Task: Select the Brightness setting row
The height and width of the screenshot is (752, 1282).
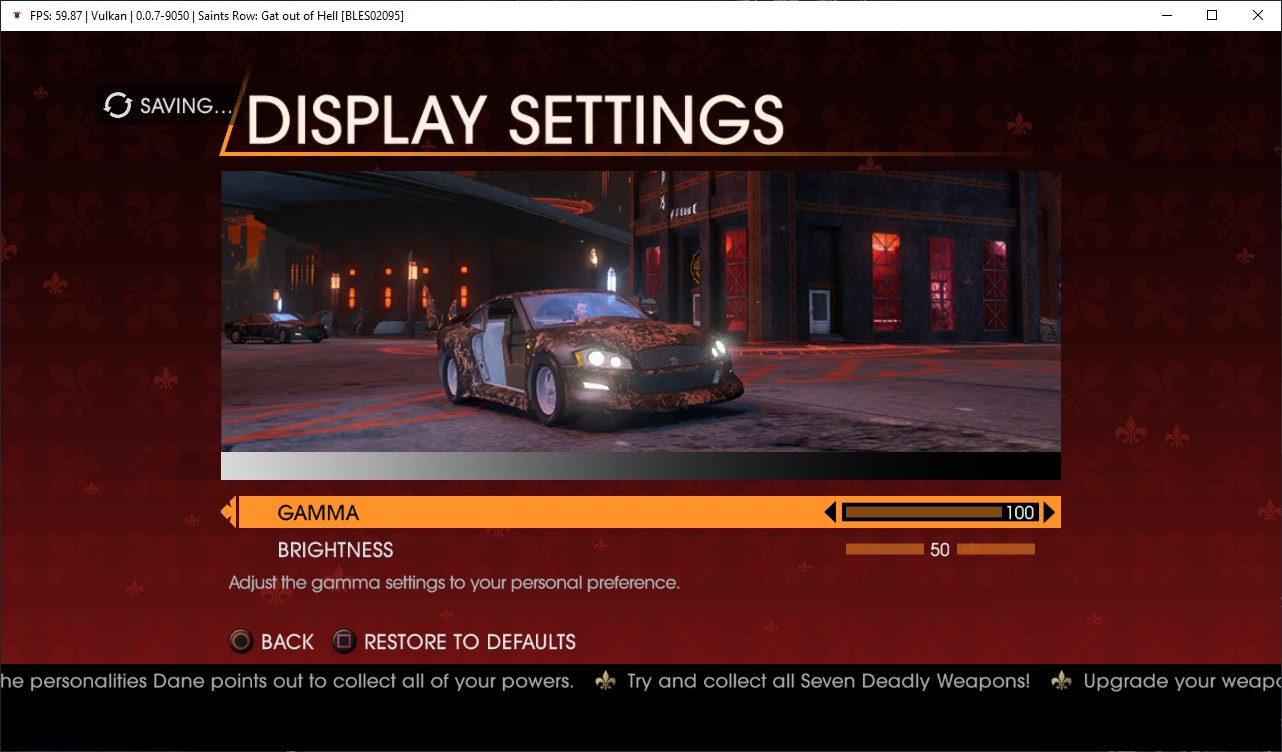Action: coord(336,550)
